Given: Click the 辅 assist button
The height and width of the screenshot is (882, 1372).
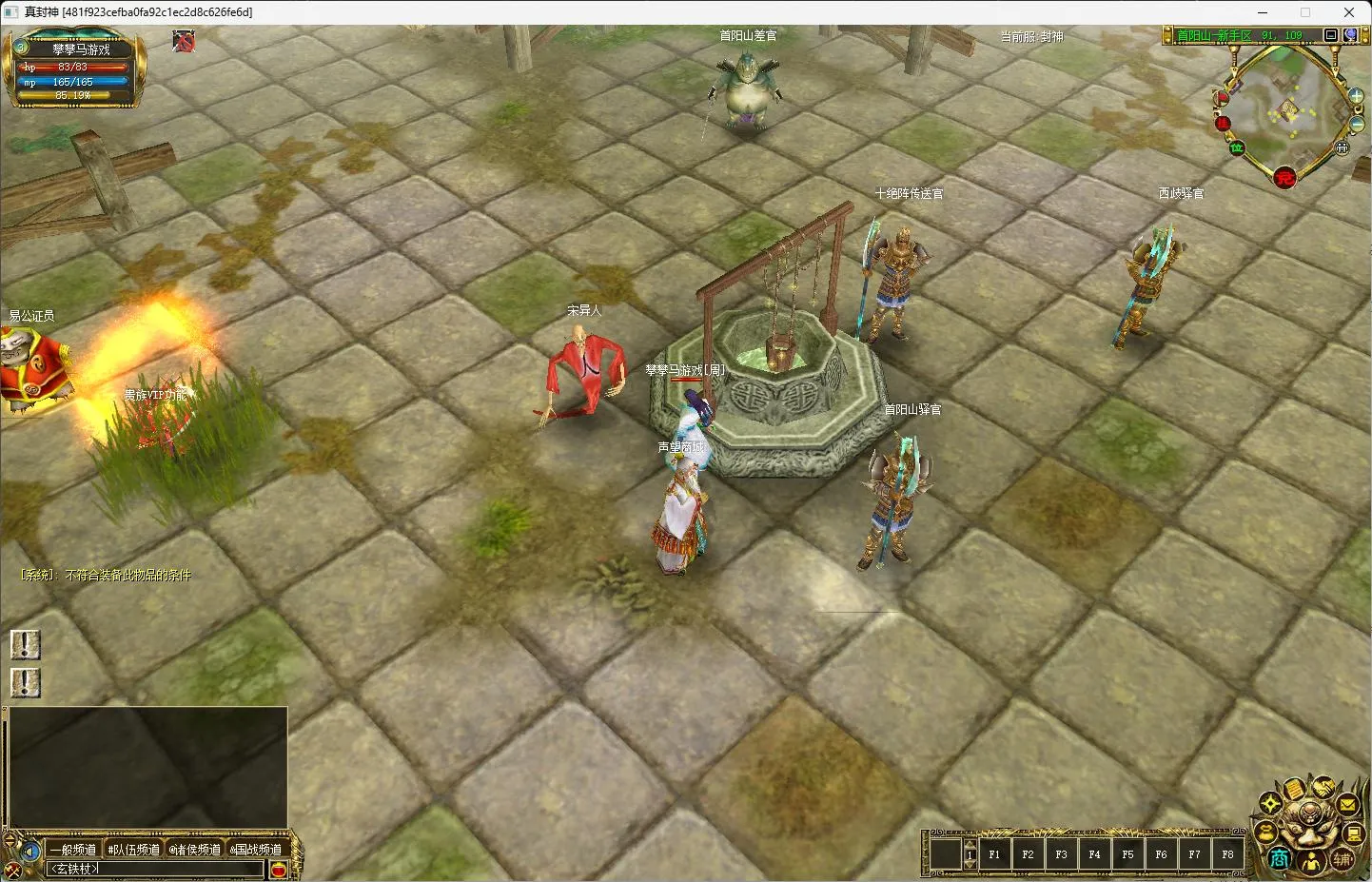Looking at the screenshot, I should (x=1343, y=859).
